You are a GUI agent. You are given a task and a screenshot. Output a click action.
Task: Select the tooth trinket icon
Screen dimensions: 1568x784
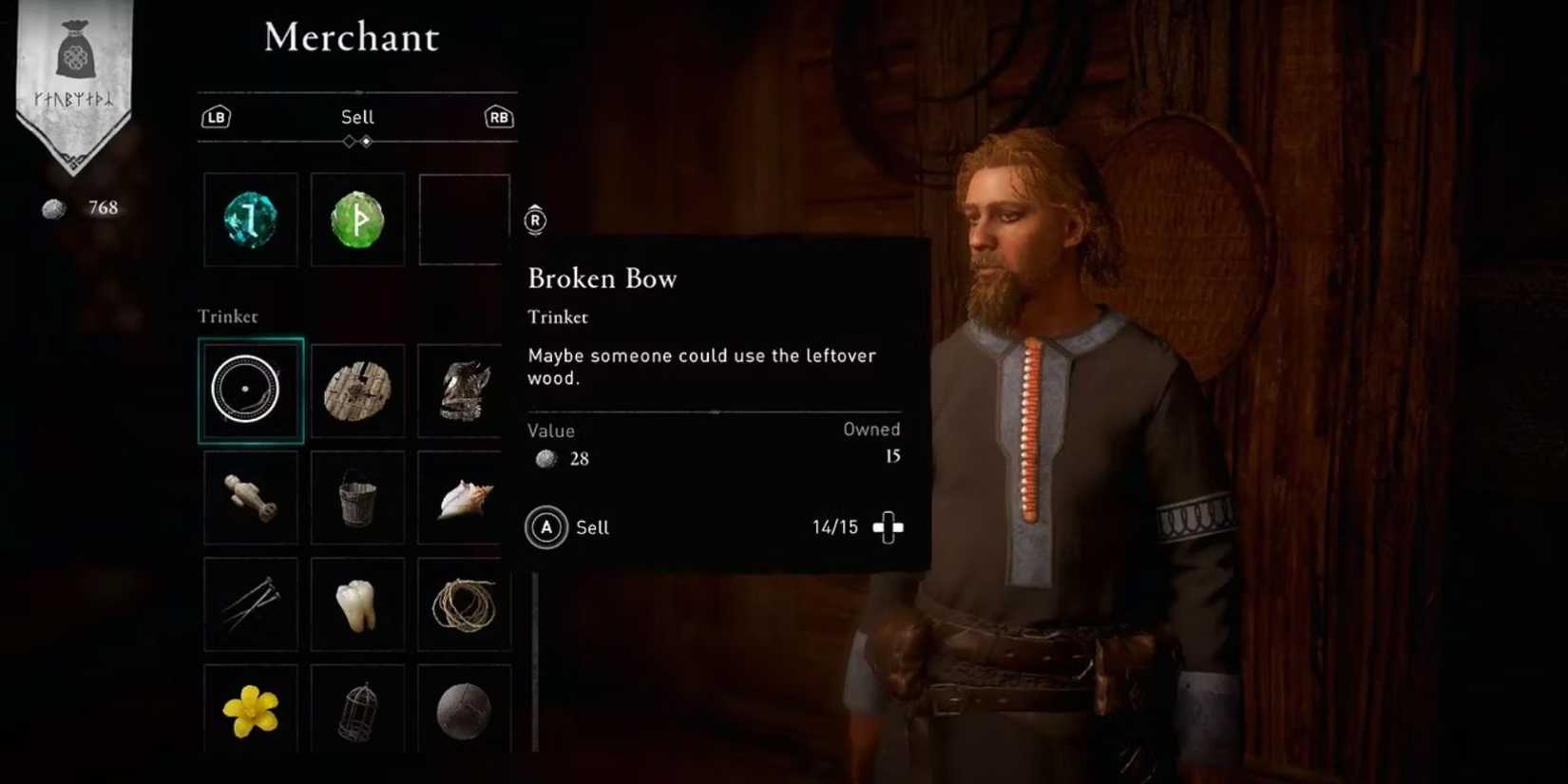[x=357, y=603]
